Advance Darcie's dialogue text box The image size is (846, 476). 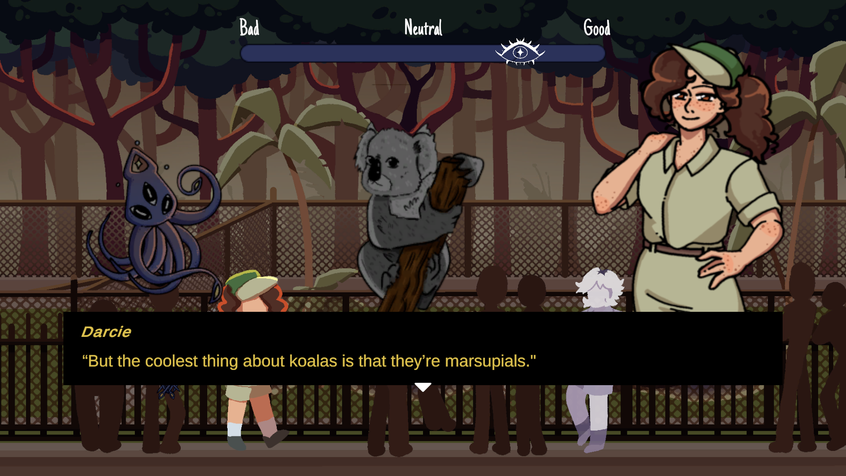(x=422, y=348)
